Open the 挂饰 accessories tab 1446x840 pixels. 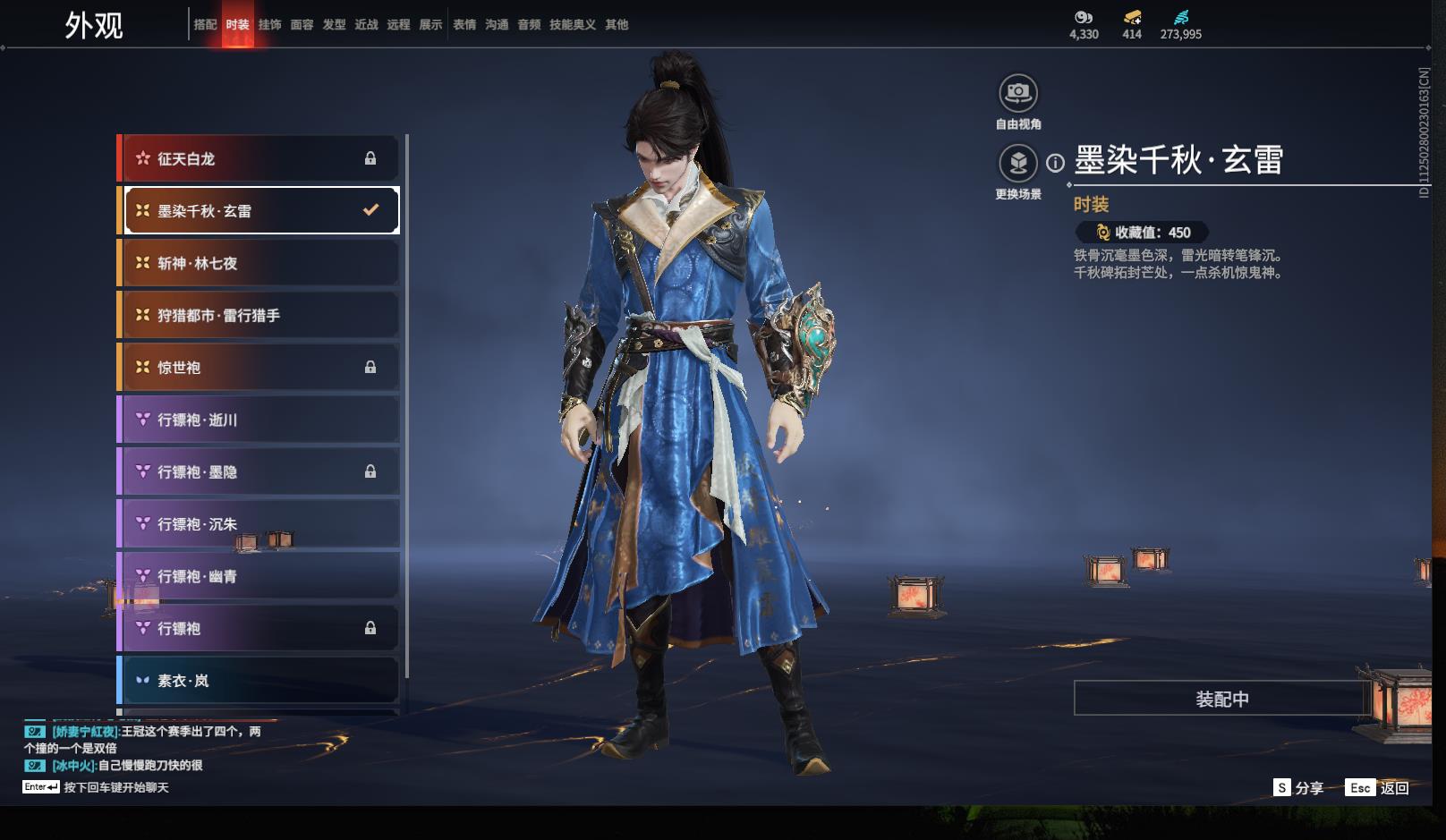(x=269, y=25)
